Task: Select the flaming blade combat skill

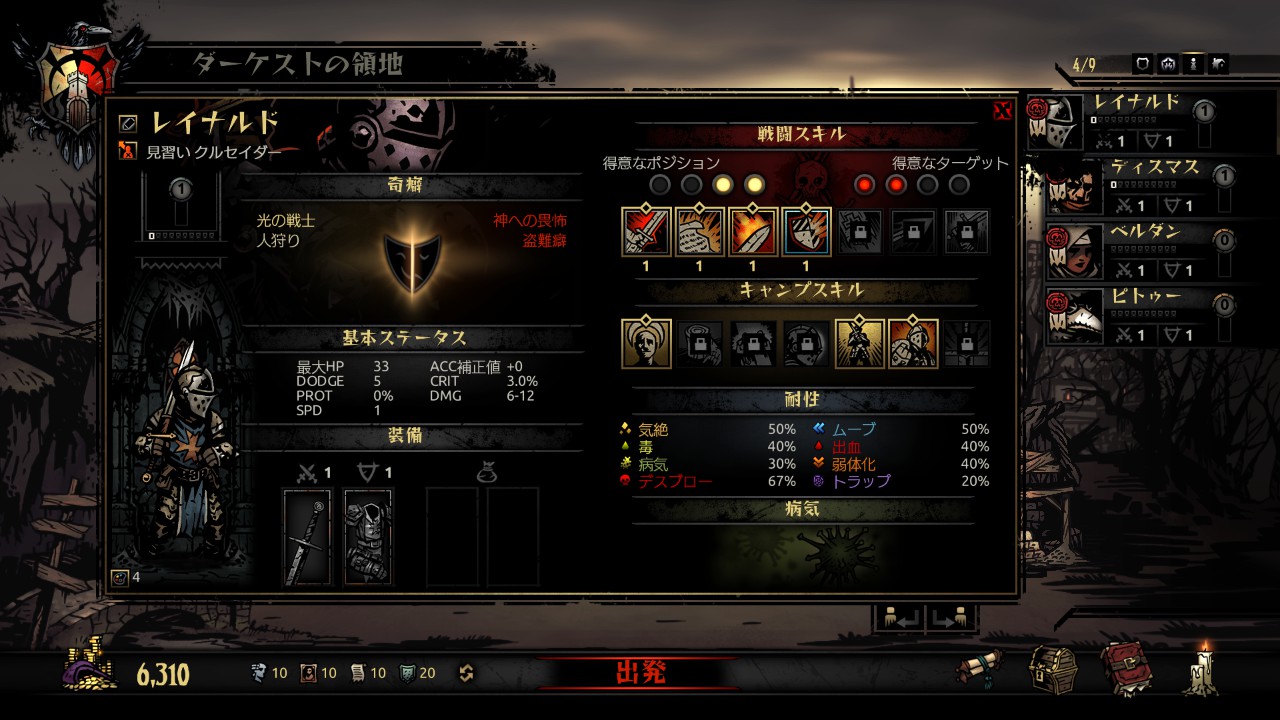Action: tap(753, 232)
